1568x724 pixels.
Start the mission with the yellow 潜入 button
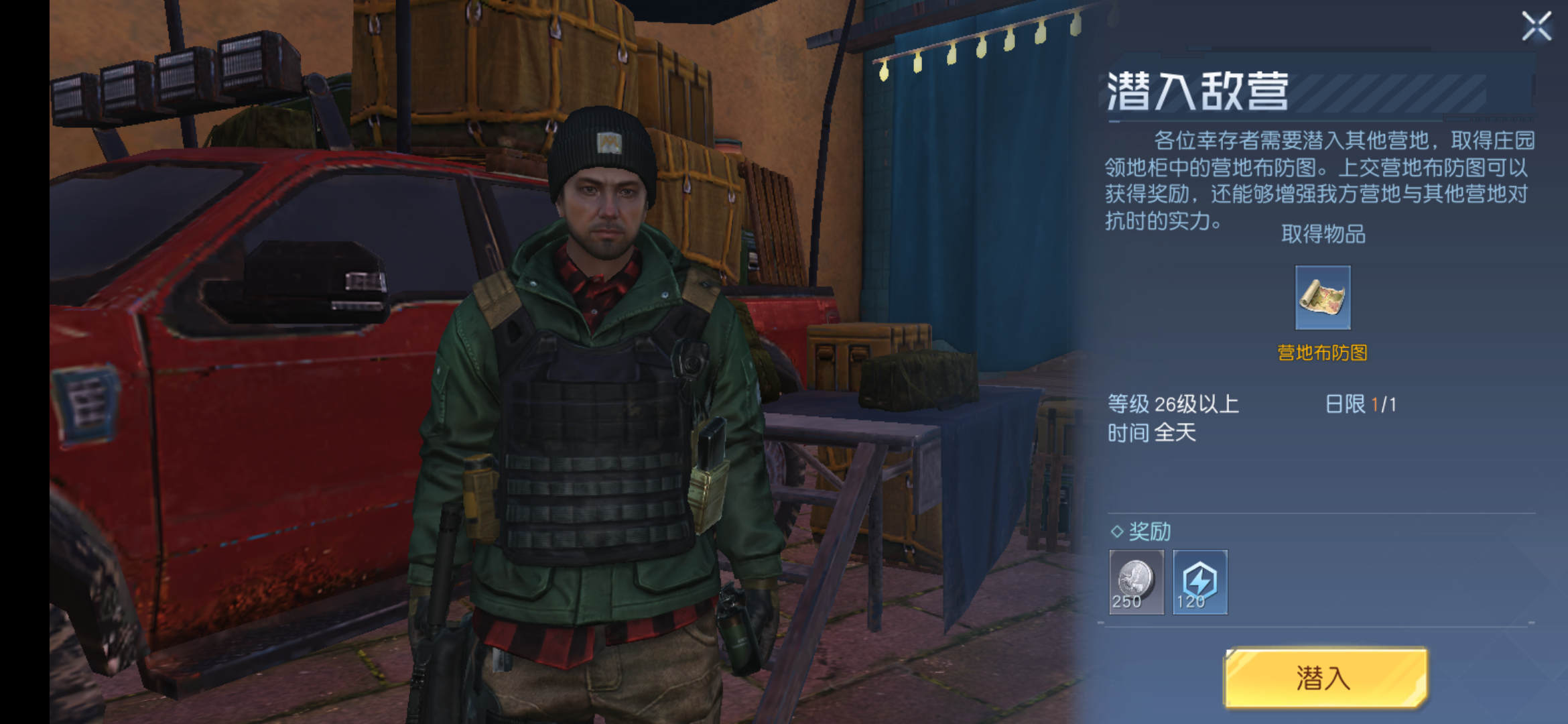point(1325,677)
